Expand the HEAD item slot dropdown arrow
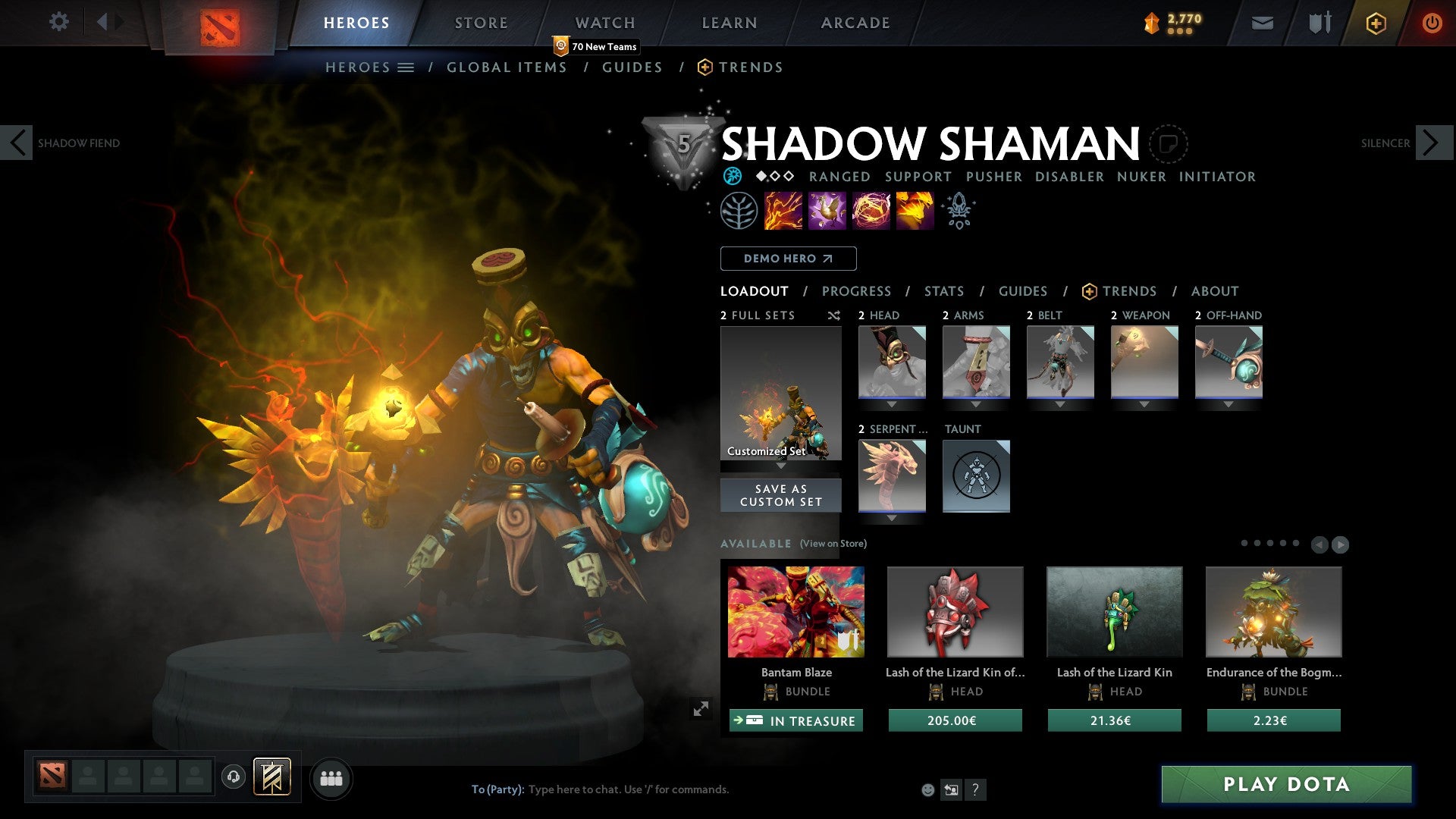This screenshot has height=819, width=1456. point(892,404)
